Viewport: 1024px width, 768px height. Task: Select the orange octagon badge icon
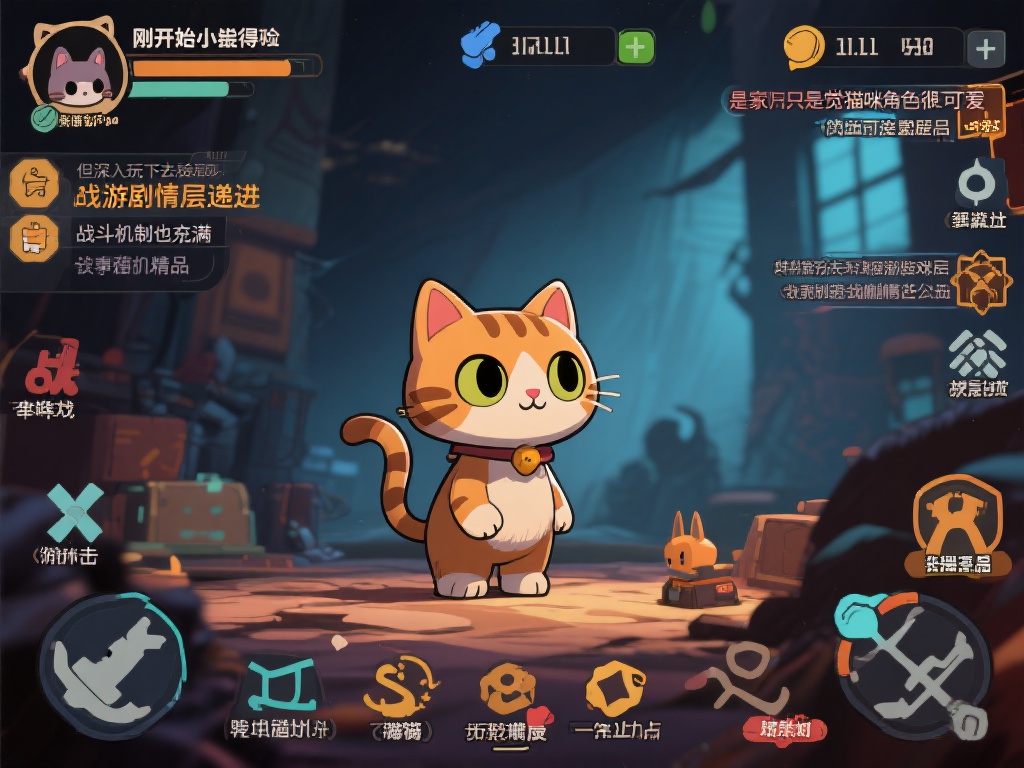tap(979, 281)
